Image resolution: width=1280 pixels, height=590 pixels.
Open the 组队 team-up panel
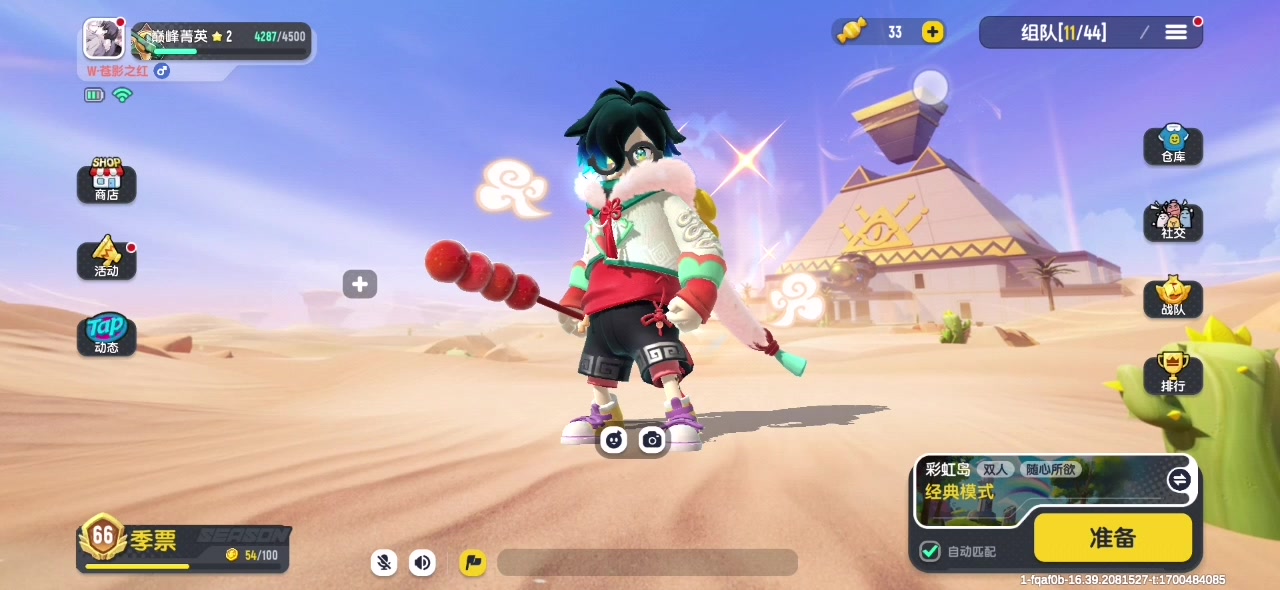1063,32
